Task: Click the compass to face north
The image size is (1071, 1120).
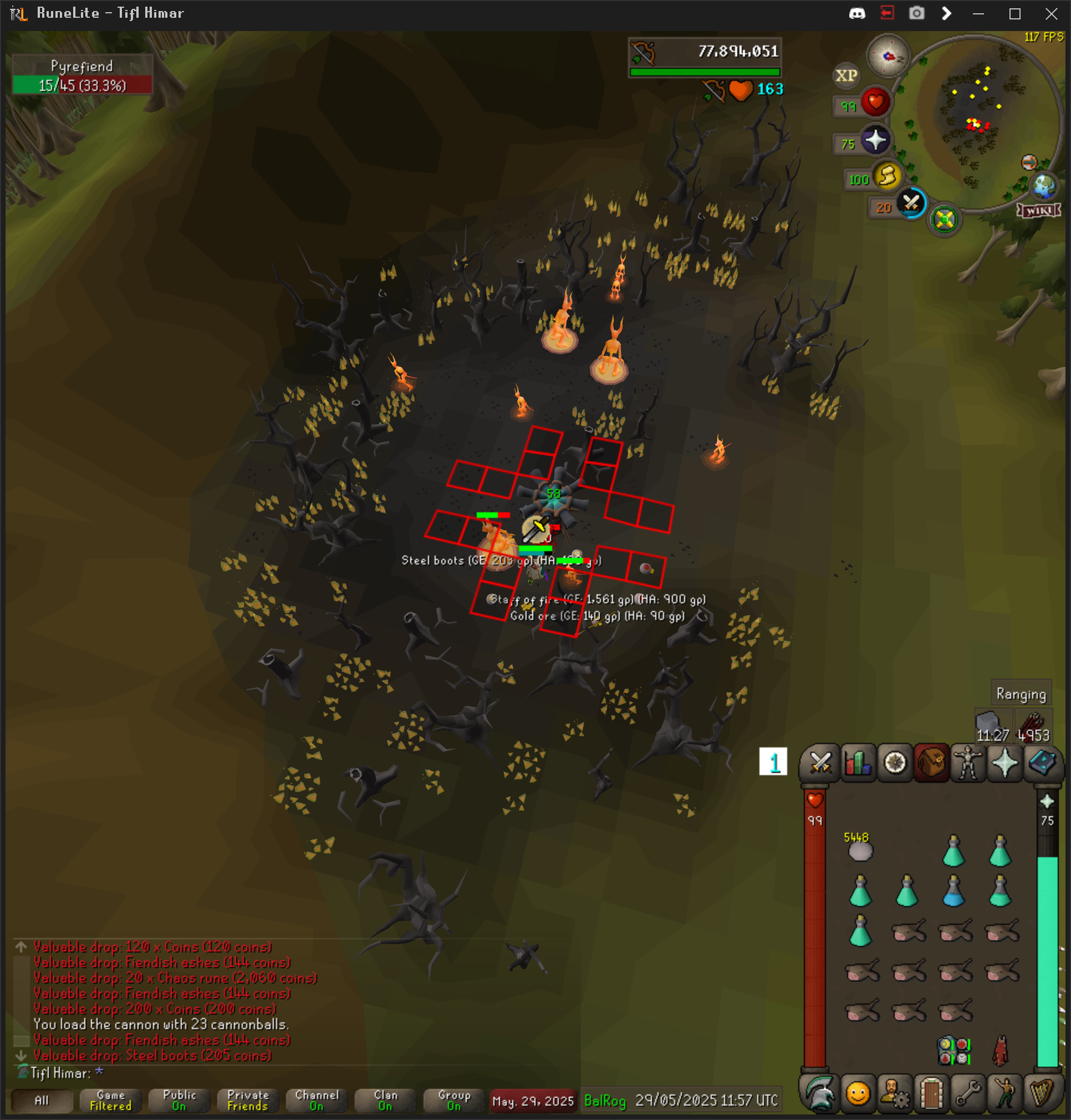Action: tap(888, 56)
